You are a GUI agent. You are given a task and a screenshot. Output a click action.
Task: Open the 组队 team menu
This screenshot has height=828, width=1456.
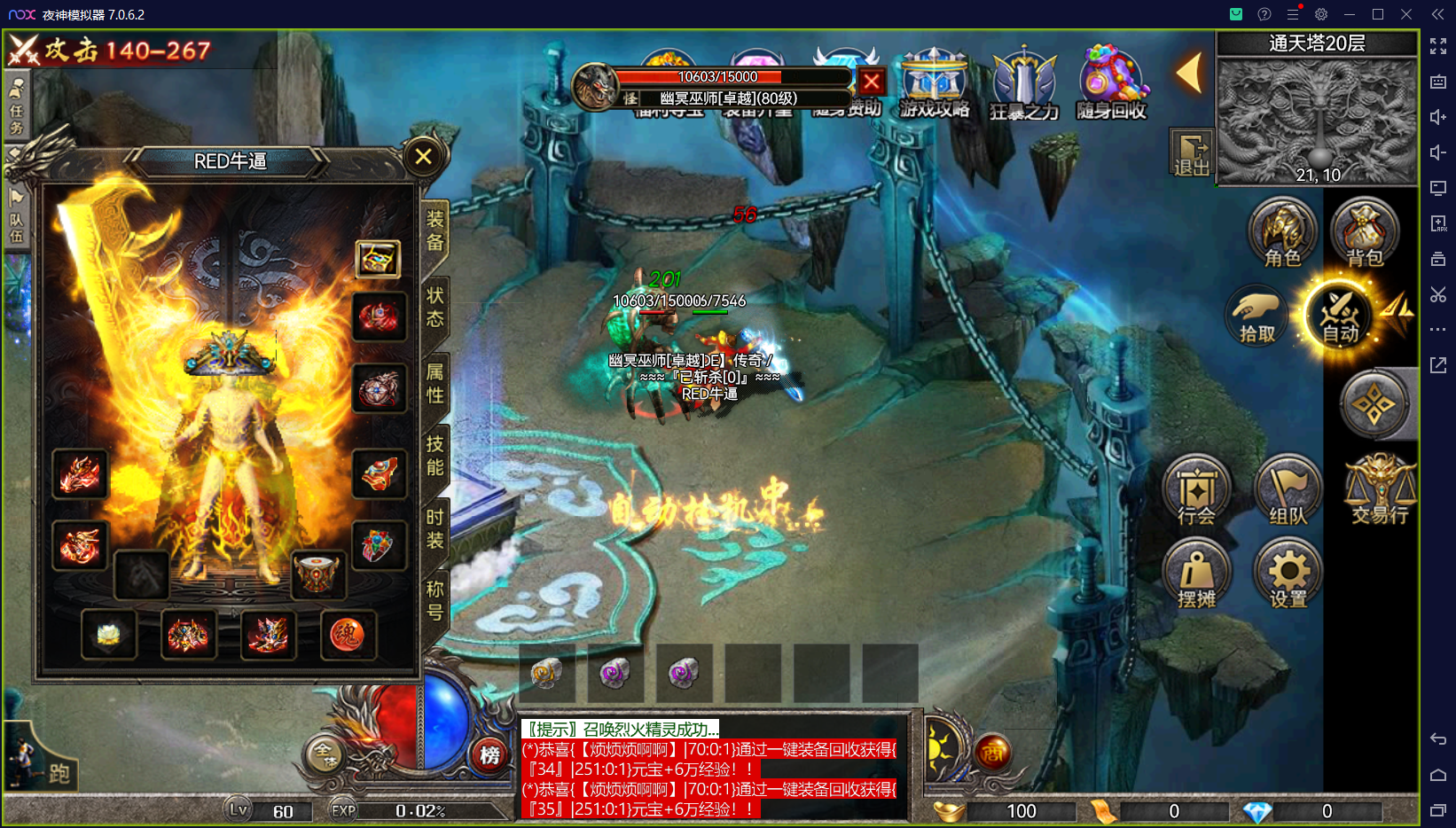pyautogui.click(x=1288, y=492)
